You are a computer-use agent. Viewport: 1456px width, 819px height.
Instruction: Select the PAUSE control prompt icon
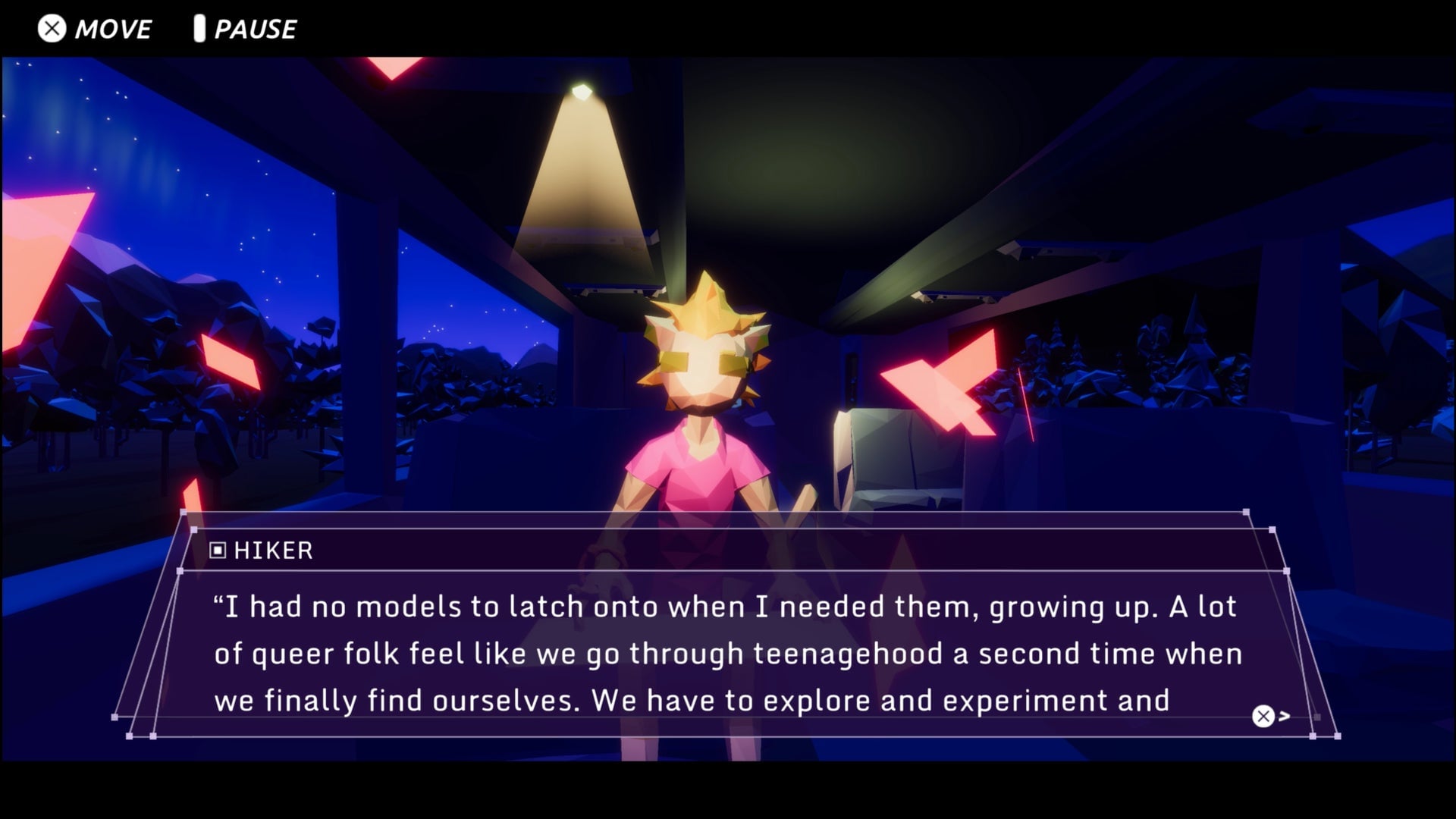pyautogui.click(x=199, y=29)
